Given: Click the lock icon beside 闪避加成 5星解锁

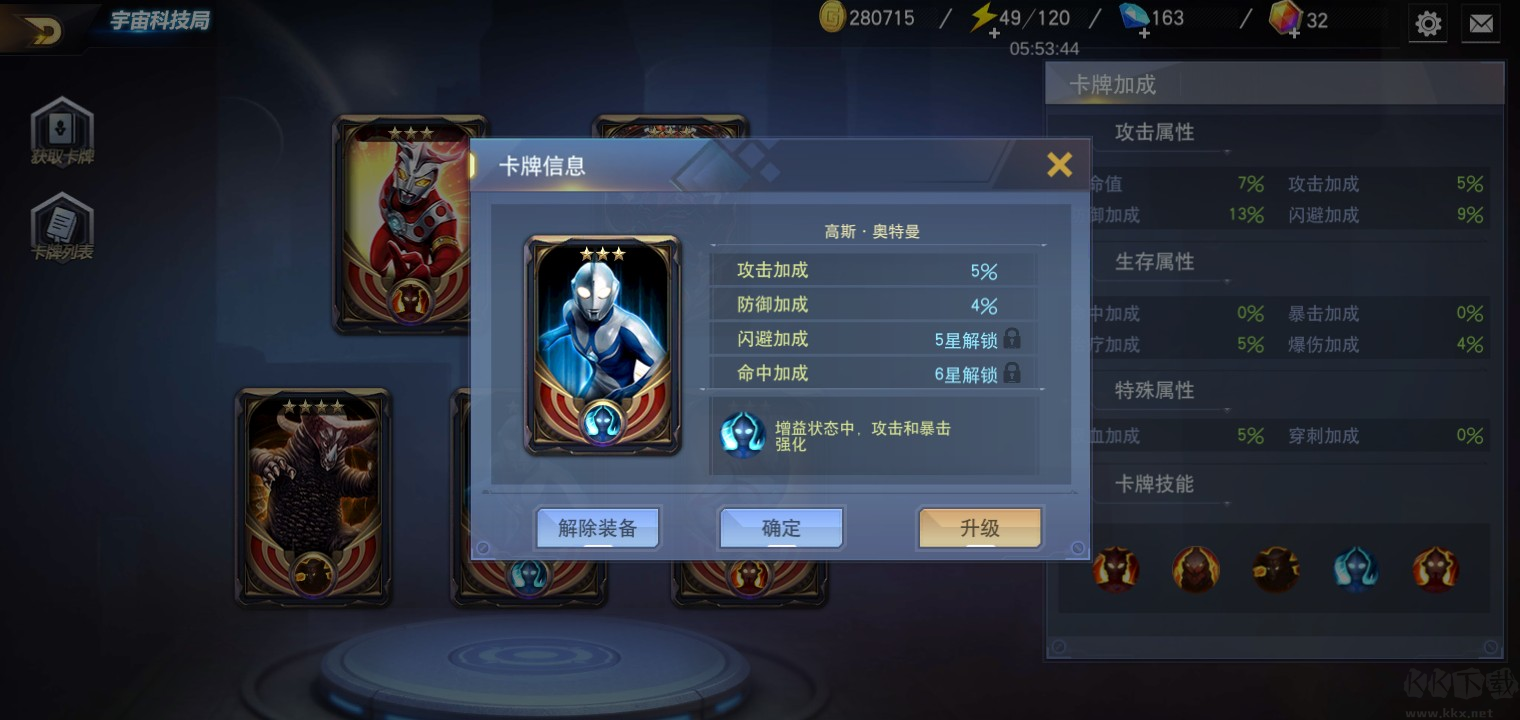Looking at the screenshot, I should click(x=1012, y=339).
